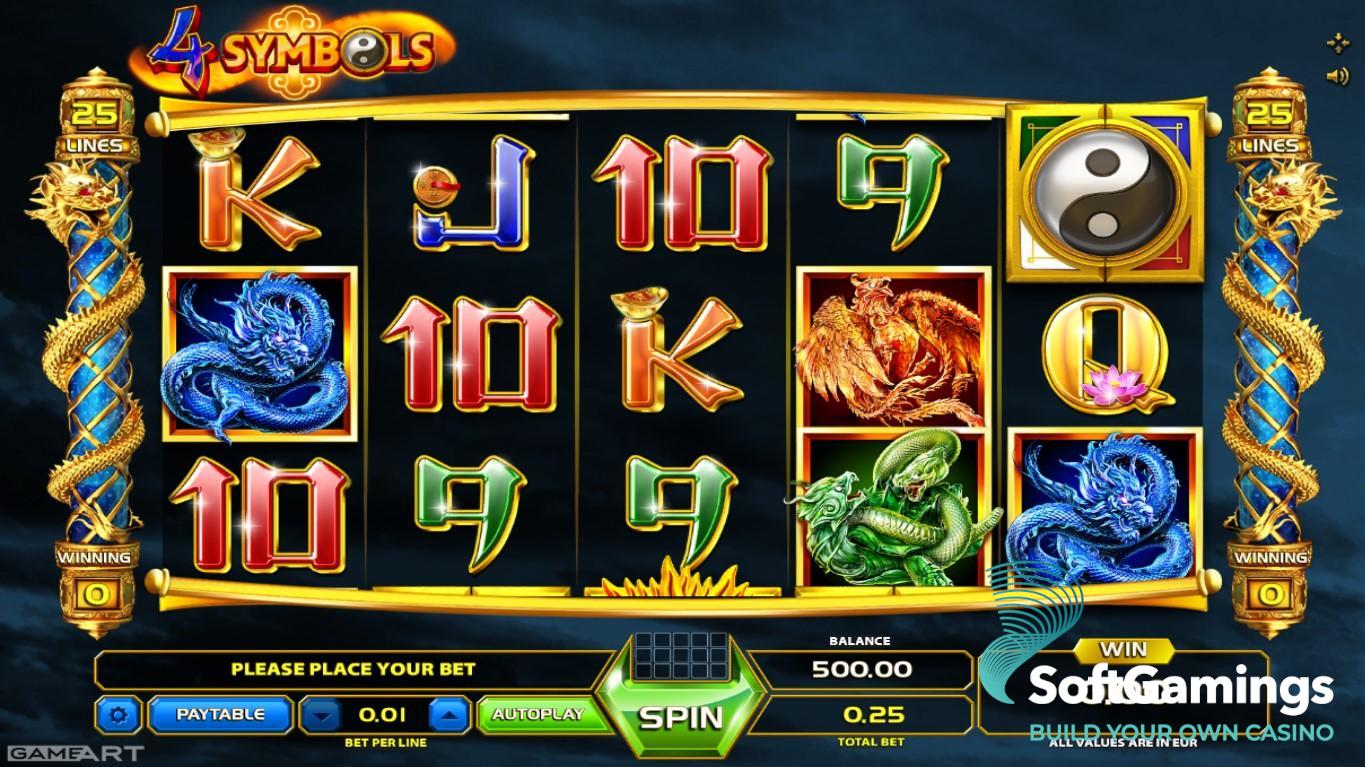Start Autoplay mode
This screenshot has width=1365, height=767.
537,715
